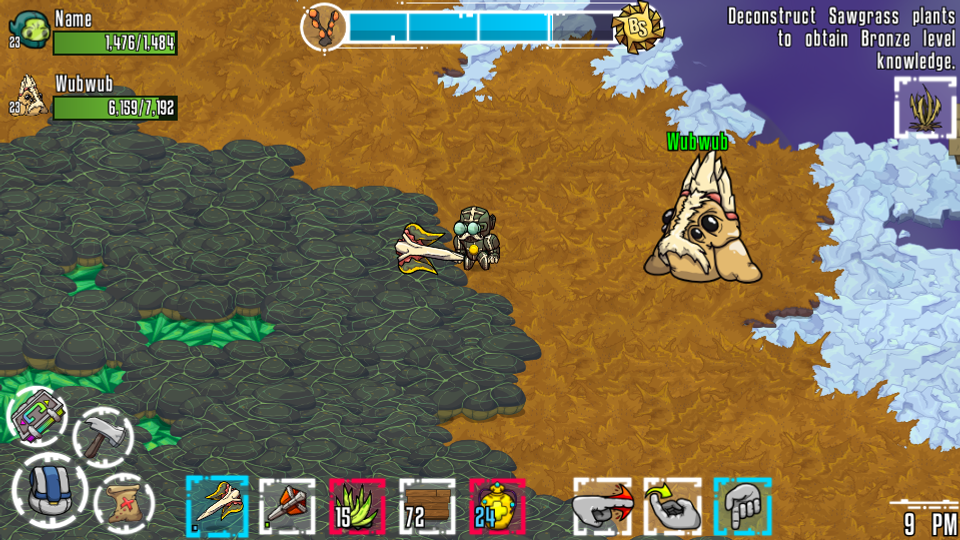The width and height of the screenshot is (960, 540).
Task: Activate the finger poke pet command
Action: coord(602,505)
